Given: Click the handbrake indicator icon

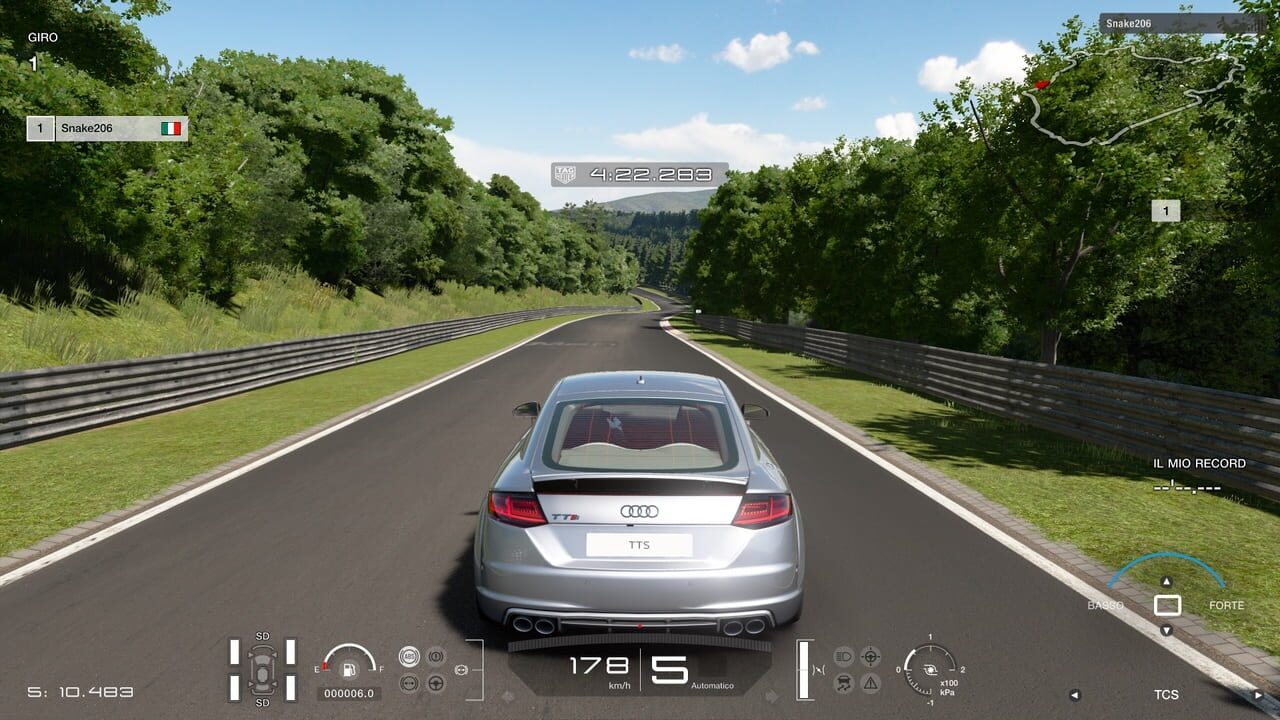Looking at the screenshot, I should click(436, 656).
